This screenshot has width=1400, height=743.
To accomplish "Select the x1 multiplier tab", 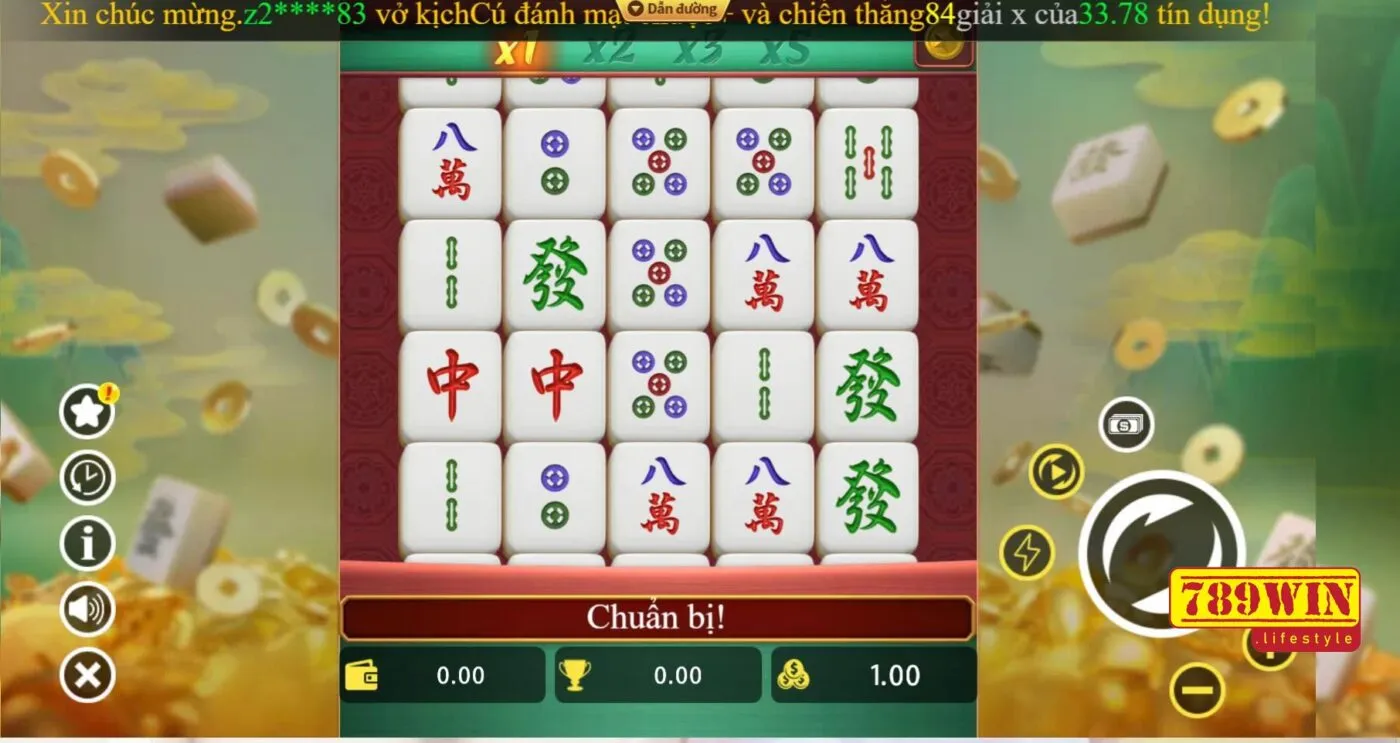I will point(519,46).
